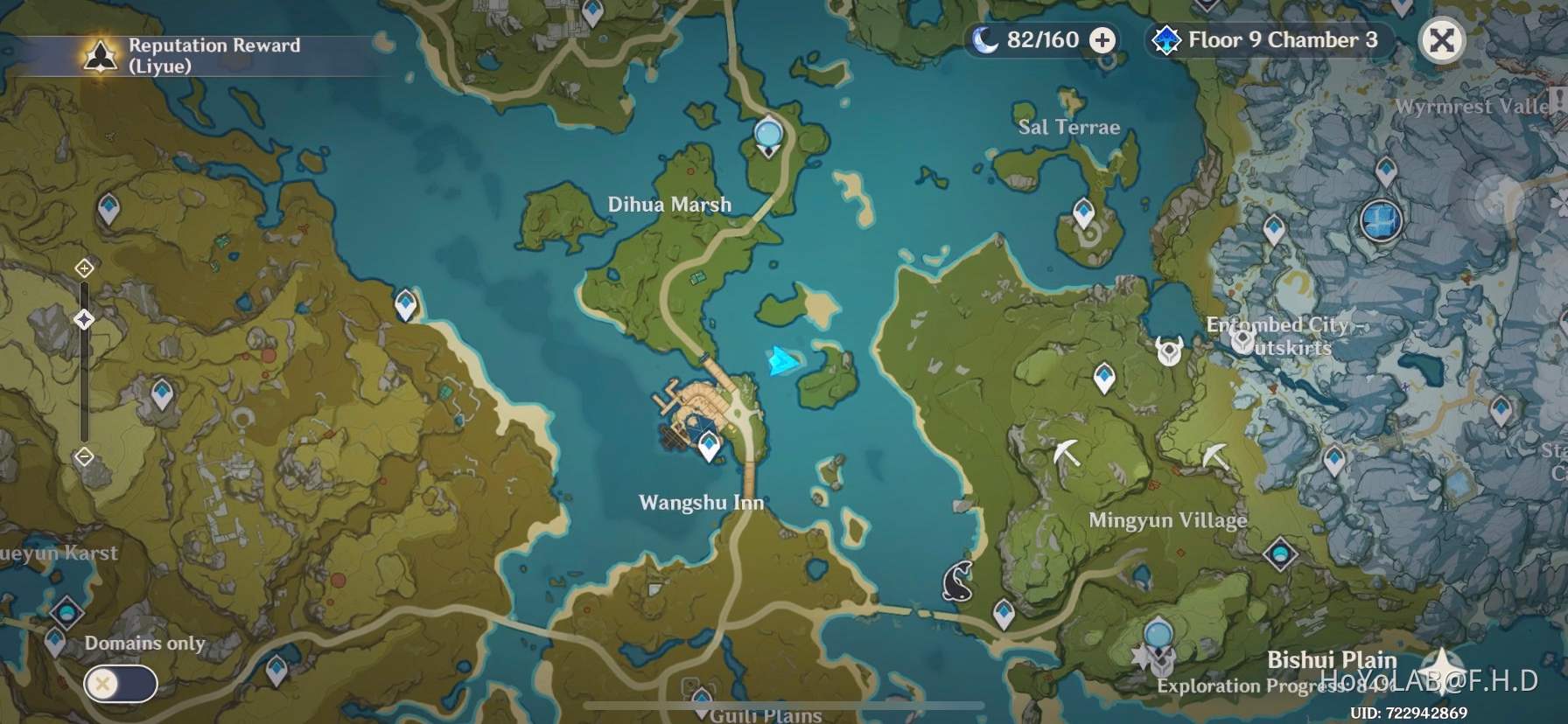The image size is (1568, 724).
Task: Toggle the Domains only switch
Action: pyautogui.click(x=119, y=684)
